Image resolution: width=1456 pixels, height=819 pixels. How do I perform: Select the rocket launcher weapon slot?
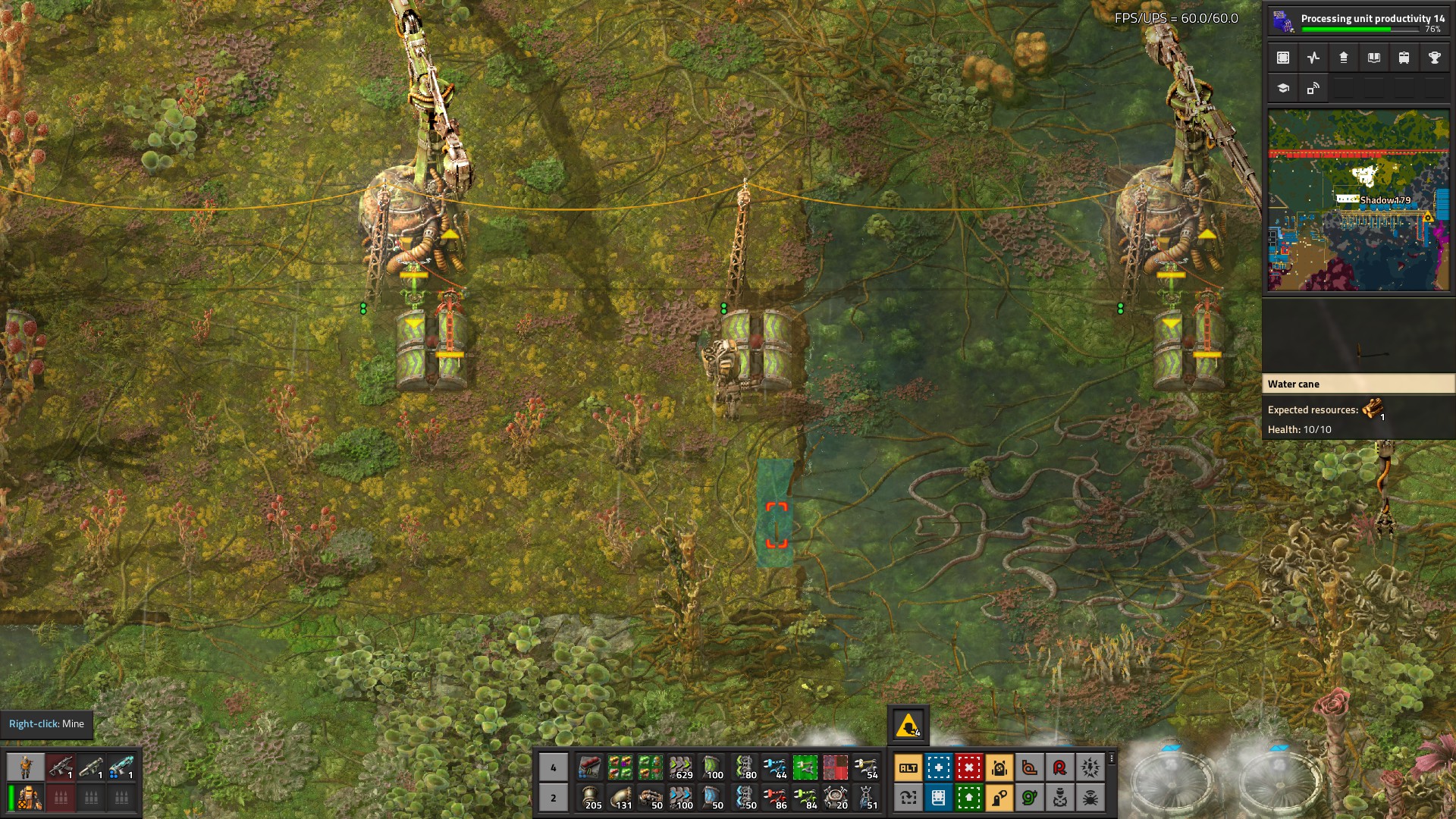pos(91,767)
